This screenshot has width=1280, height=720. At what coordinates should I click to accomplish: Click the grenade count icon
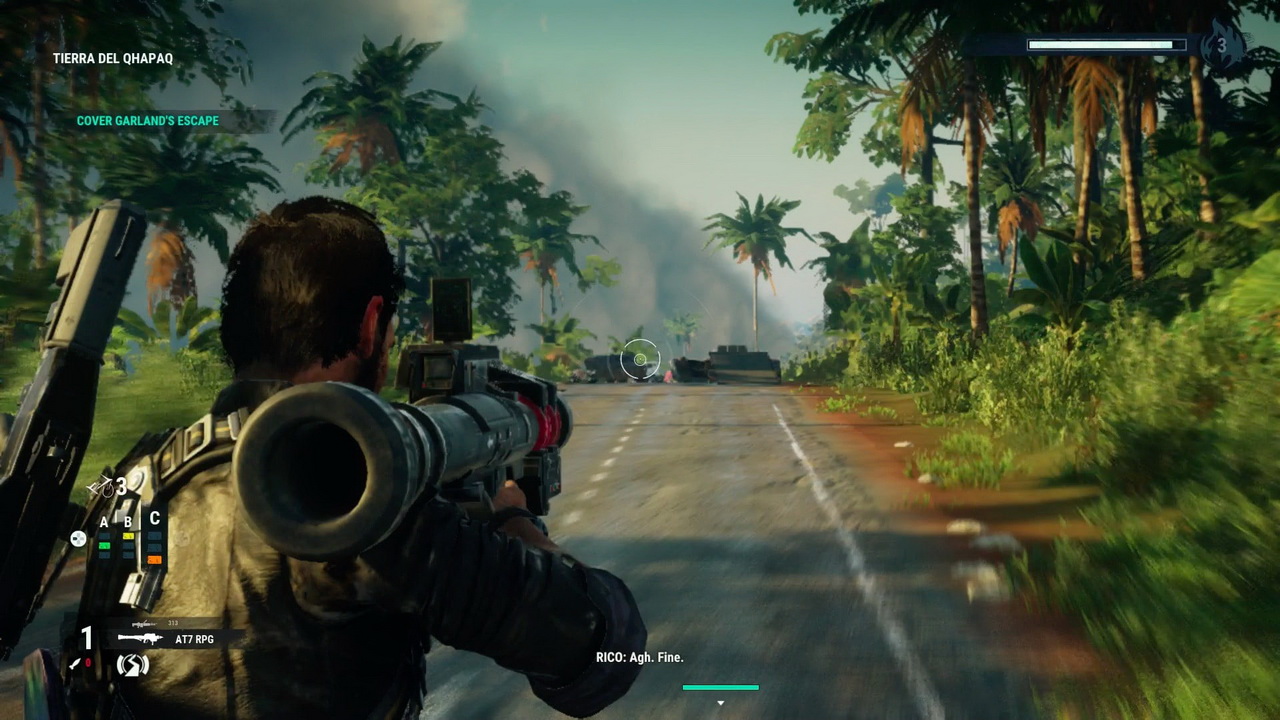tap(99, 487)
